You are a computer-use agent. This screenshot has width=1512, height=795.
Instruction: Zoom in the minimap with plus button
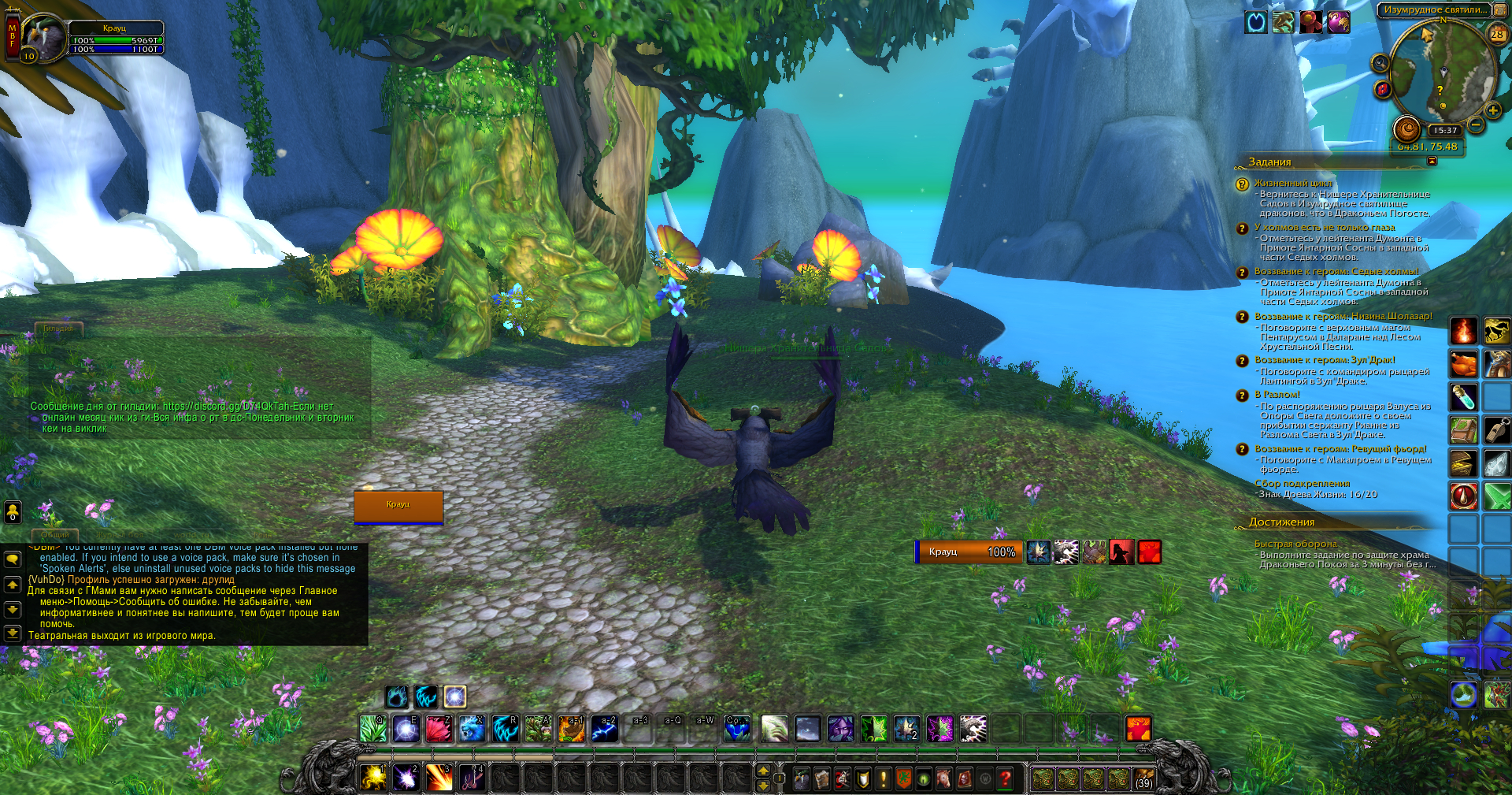point(1492,110)
